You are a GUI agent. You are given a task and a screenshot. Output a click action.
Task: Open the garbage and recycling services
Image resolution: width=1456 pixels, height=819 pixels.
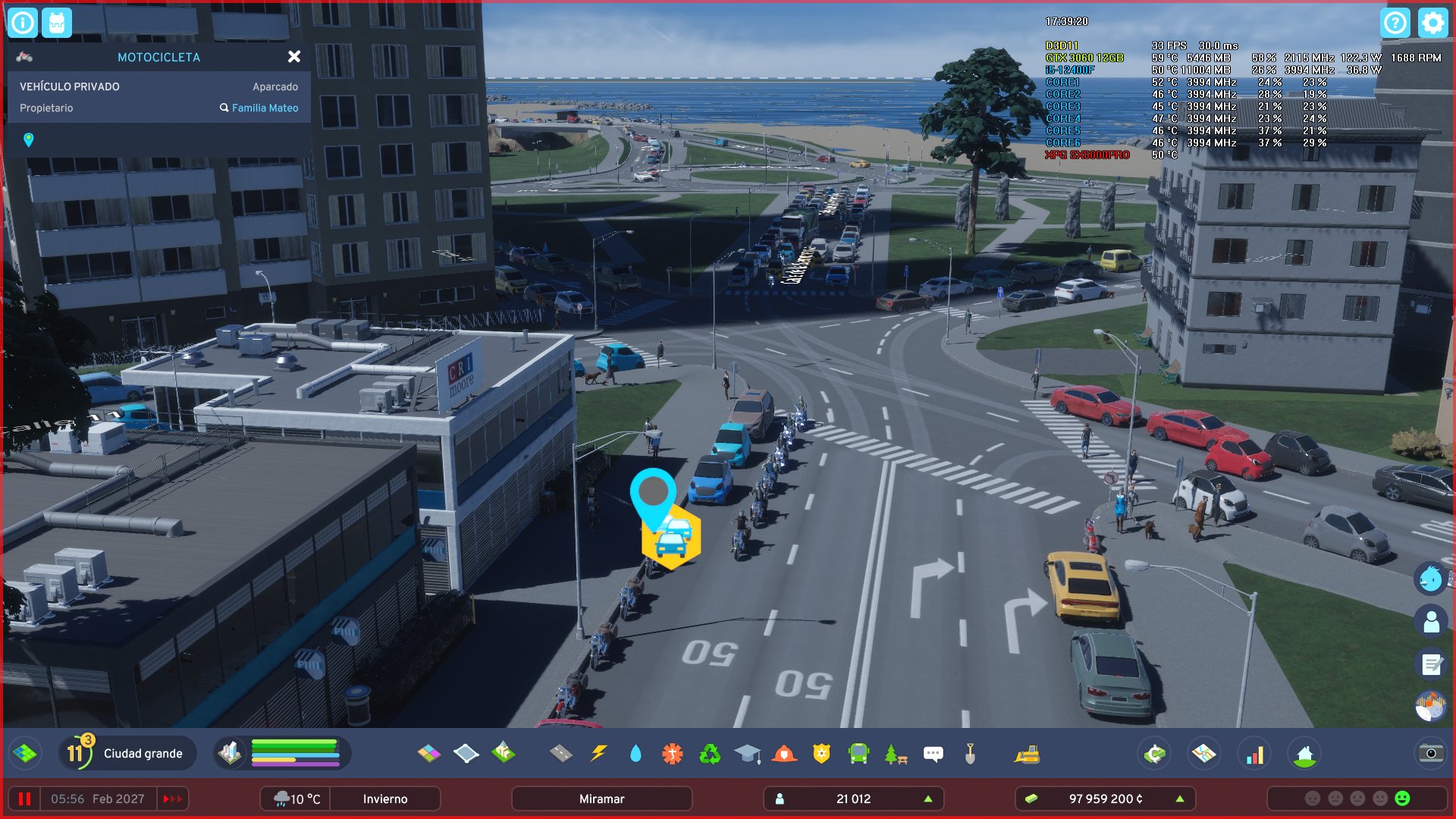point(708,753)
